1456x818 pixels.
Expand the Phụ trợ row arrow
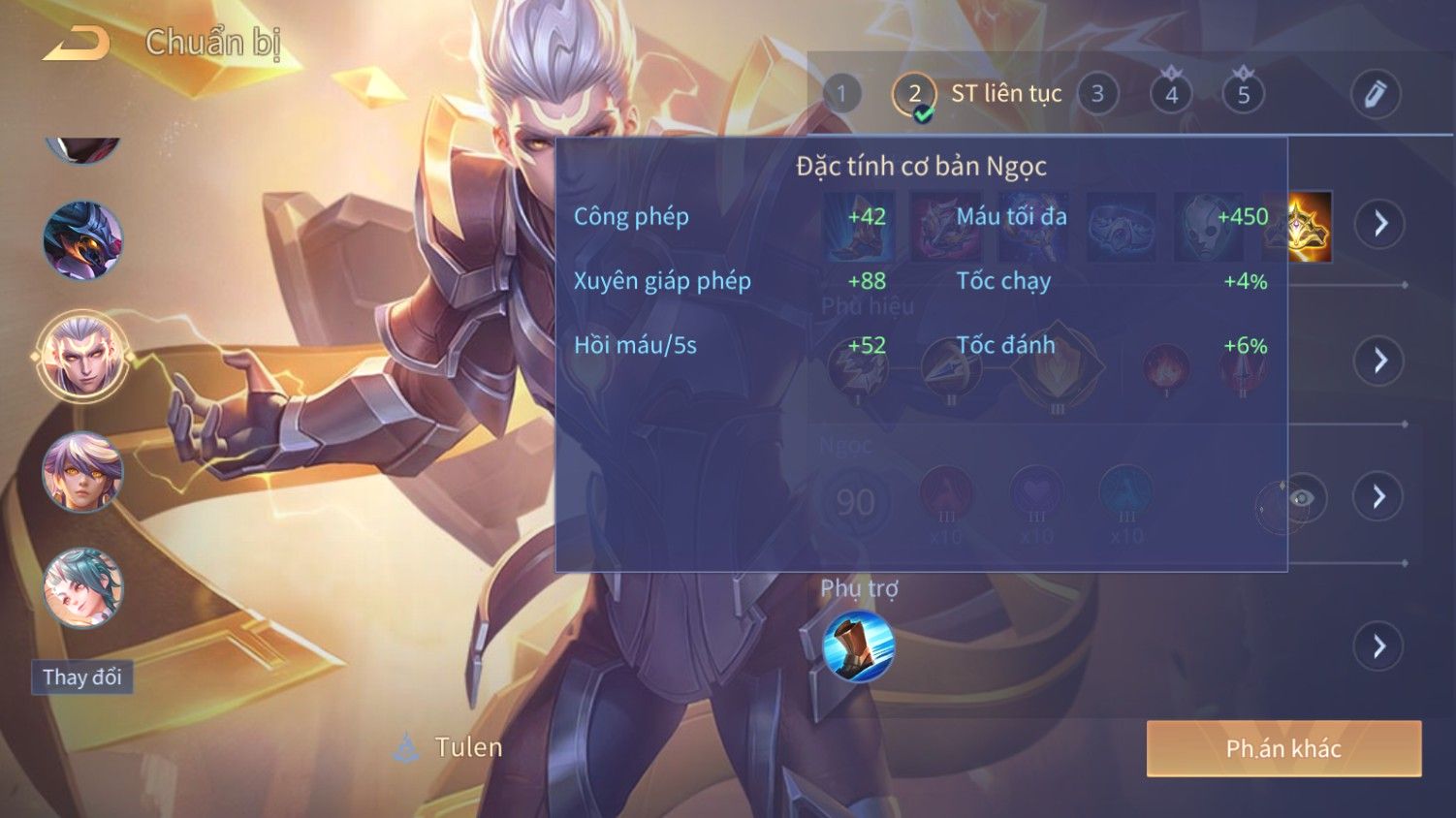(x=1380, y=645)
